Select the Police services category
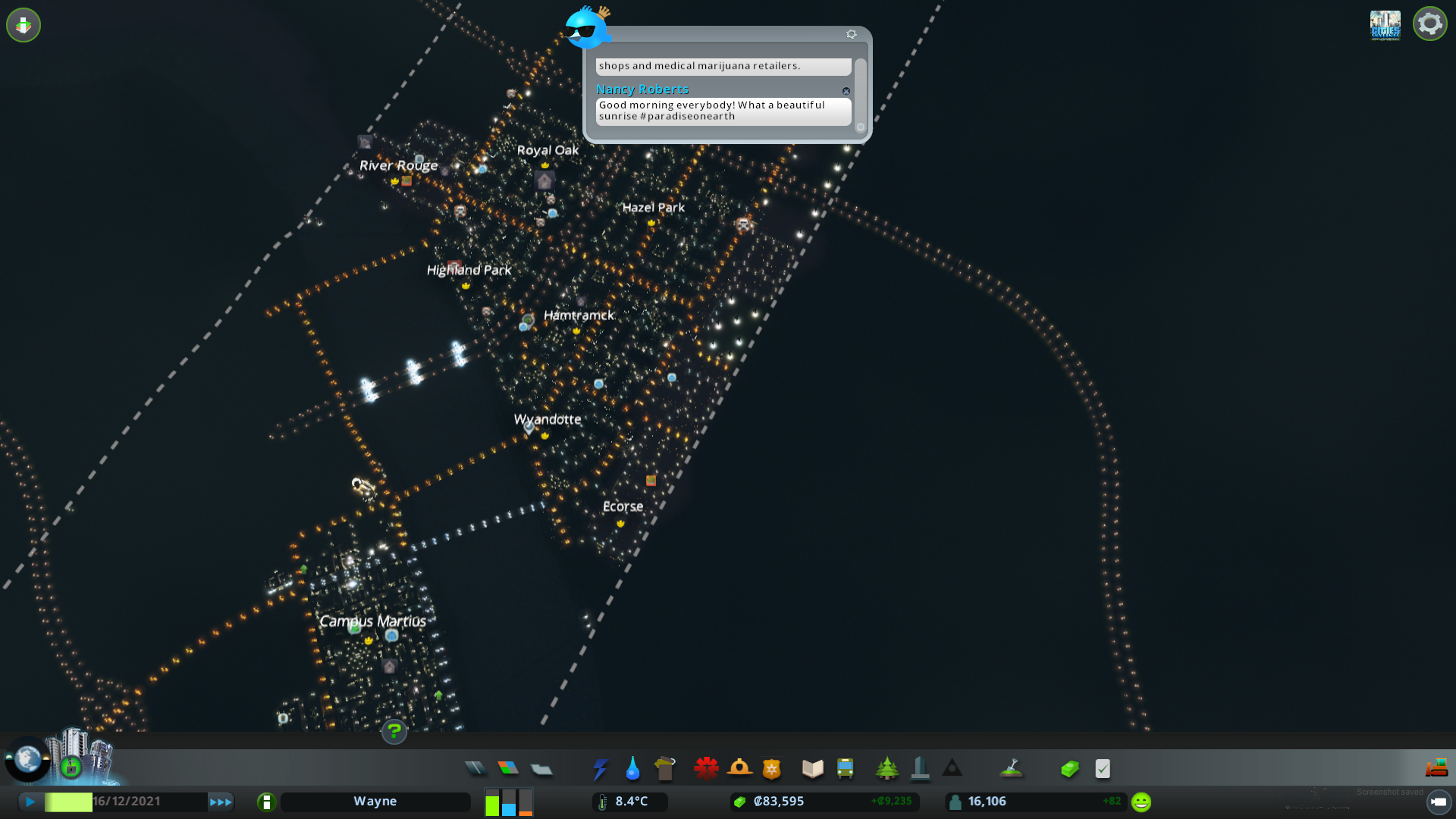The width and height of the screenshot is (1456, 819). tap(772, 768)
